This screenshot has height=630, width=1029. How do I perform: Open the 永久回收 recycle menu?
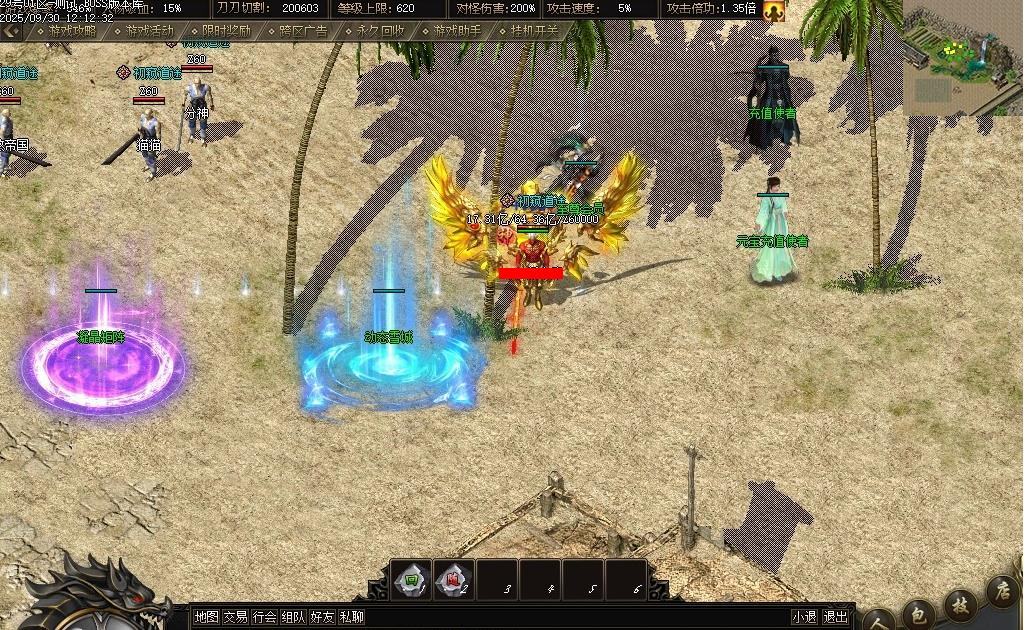point(380,31)
